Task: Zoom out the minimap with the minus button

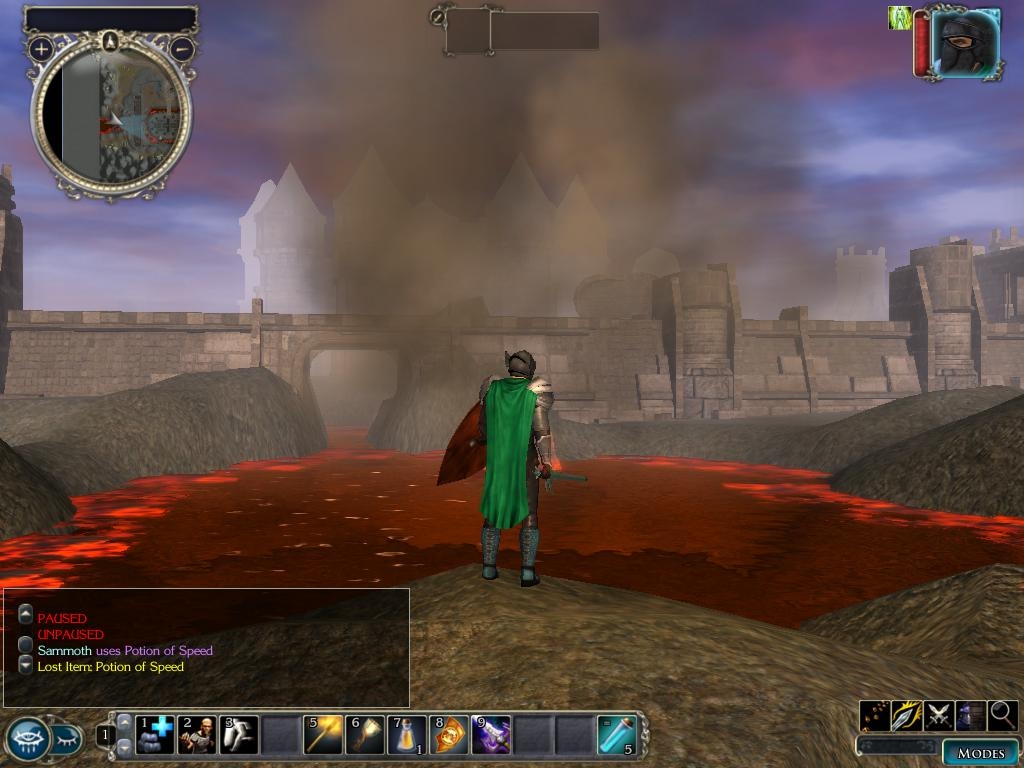Action: [182, 48]
